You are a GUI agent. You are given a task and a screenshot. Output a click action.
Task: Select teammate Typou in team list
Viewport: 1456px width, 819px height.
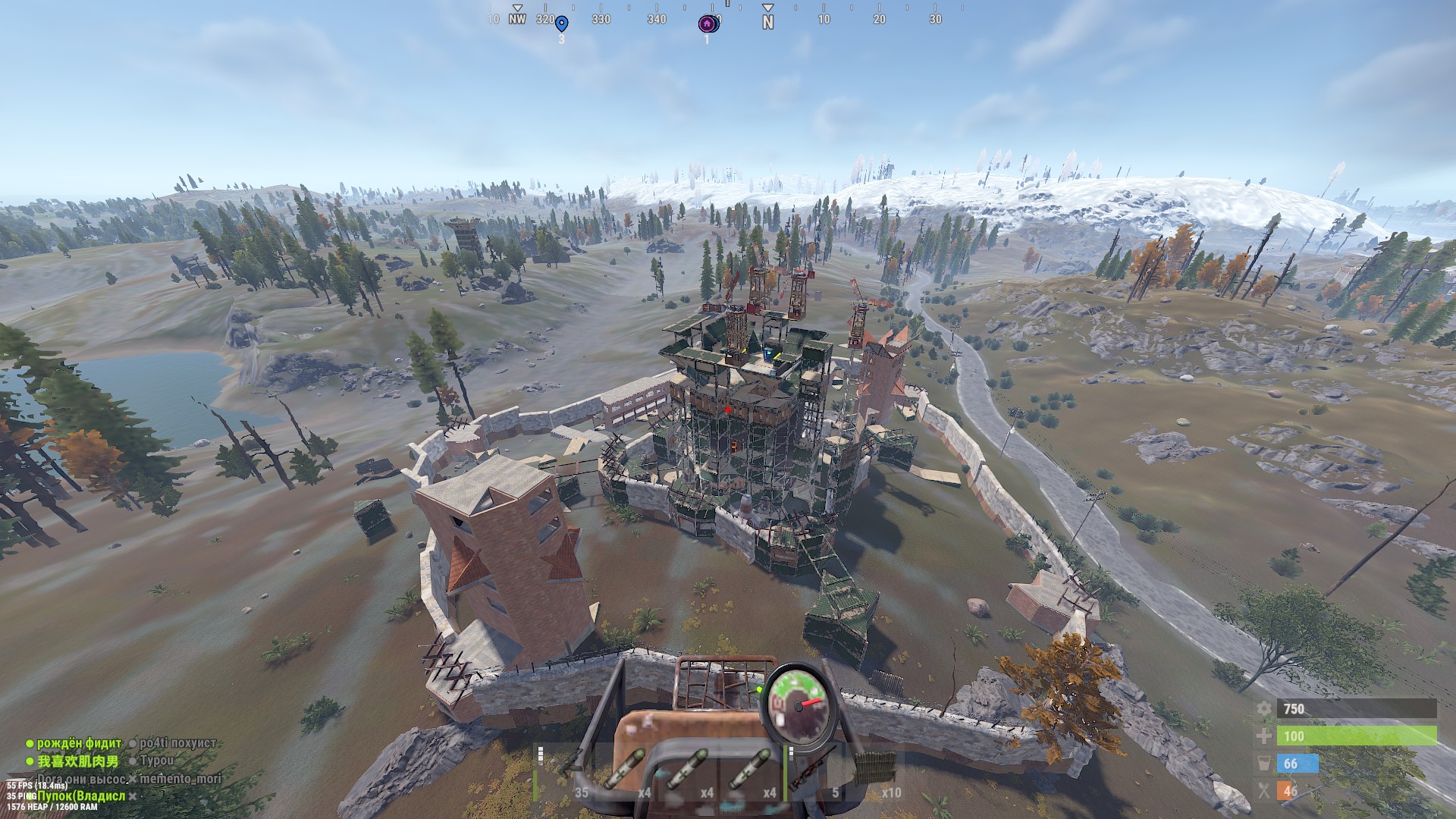(x=157, y=761)
